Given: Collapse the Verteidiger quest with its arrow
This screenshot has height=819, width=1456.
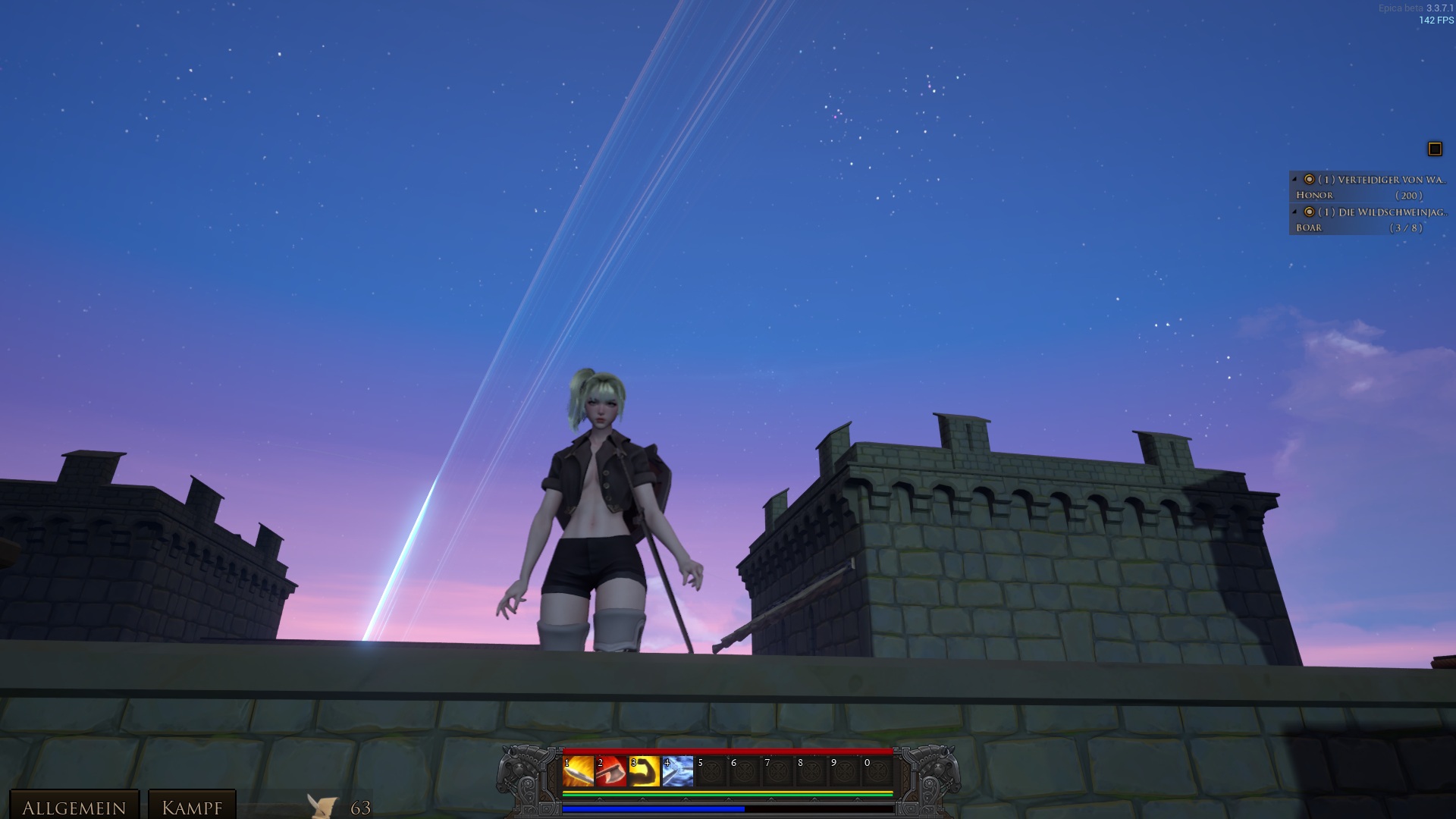Looking at the screenshot, I should pyautogui.click(x=1294, y=180).
